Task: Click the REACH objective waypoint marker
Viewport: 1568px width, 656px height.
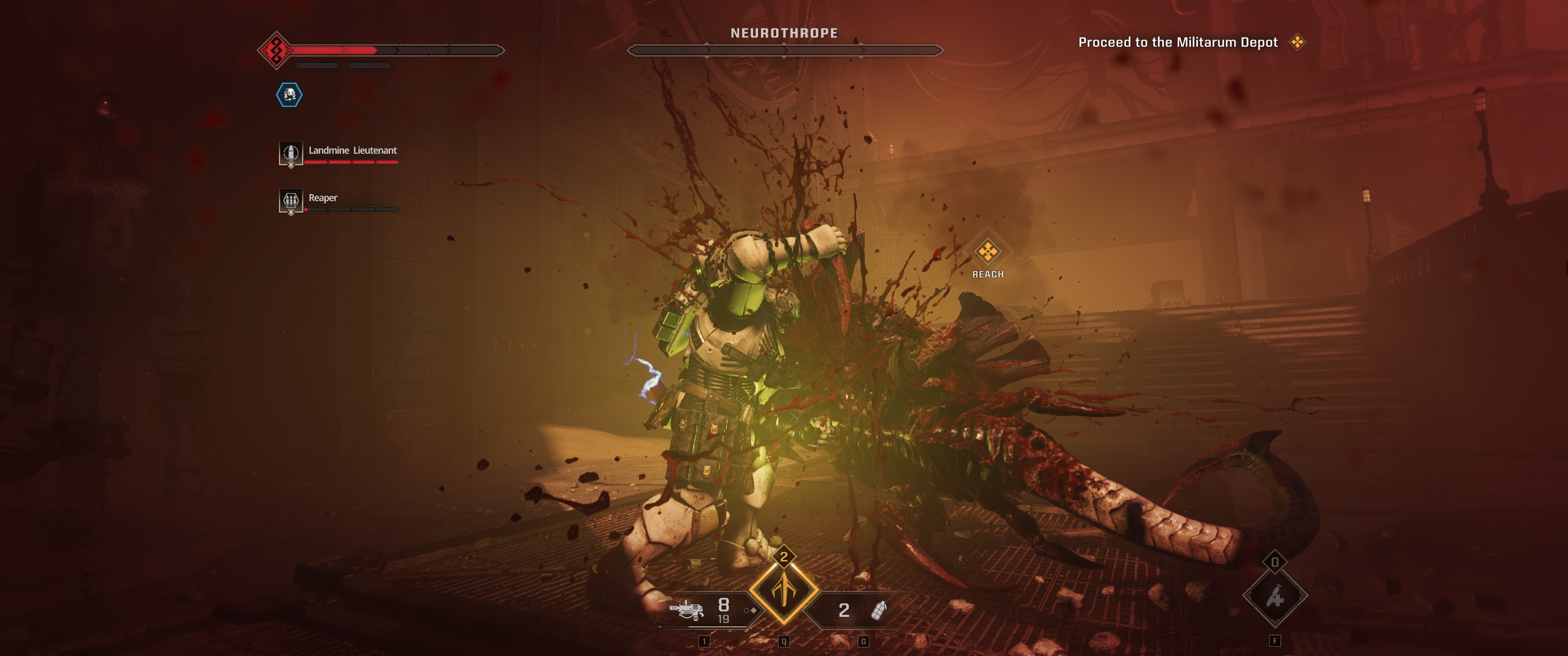Action: [x=987, y=251]
